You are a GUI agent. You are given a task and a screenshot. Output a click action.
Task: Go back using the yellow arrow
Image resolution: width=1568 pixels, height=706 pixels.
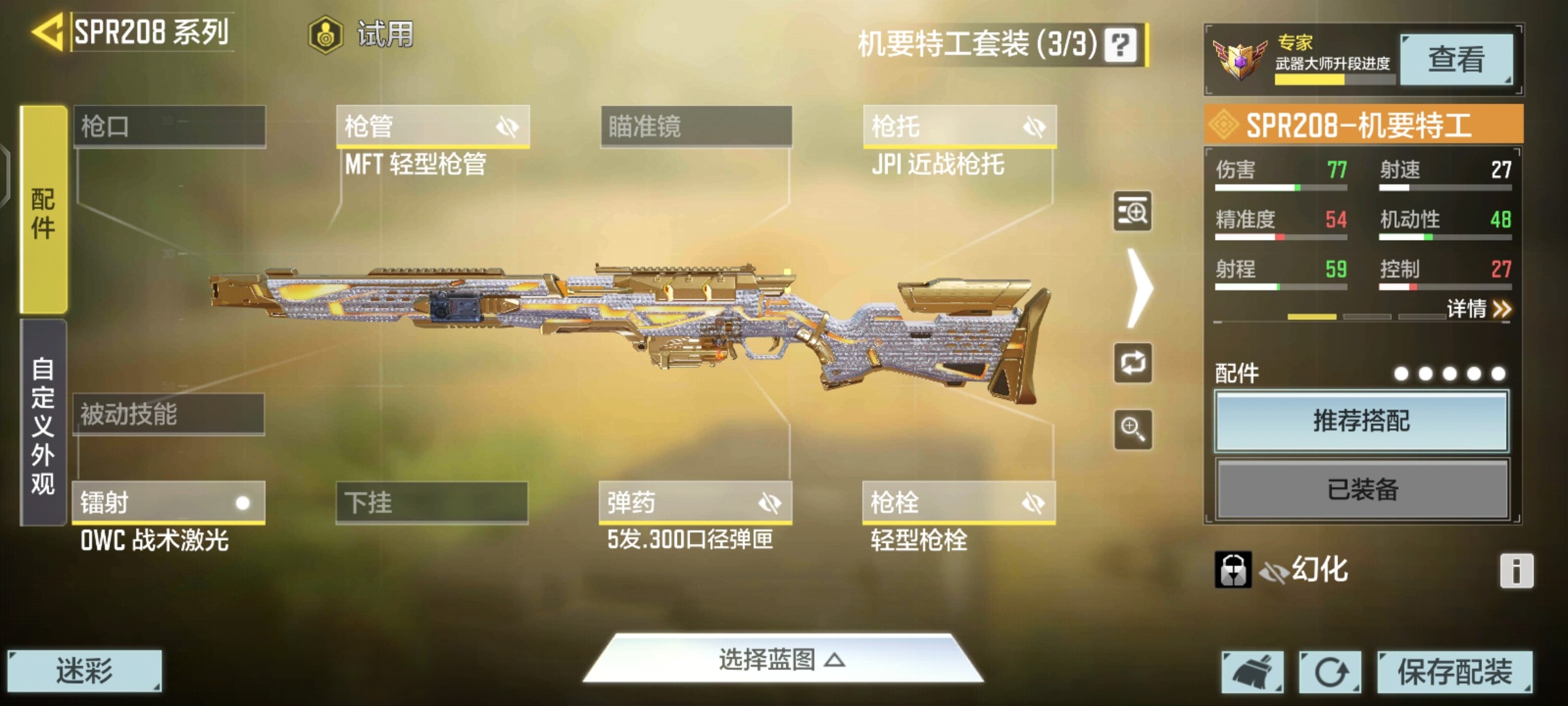[47, 31]
